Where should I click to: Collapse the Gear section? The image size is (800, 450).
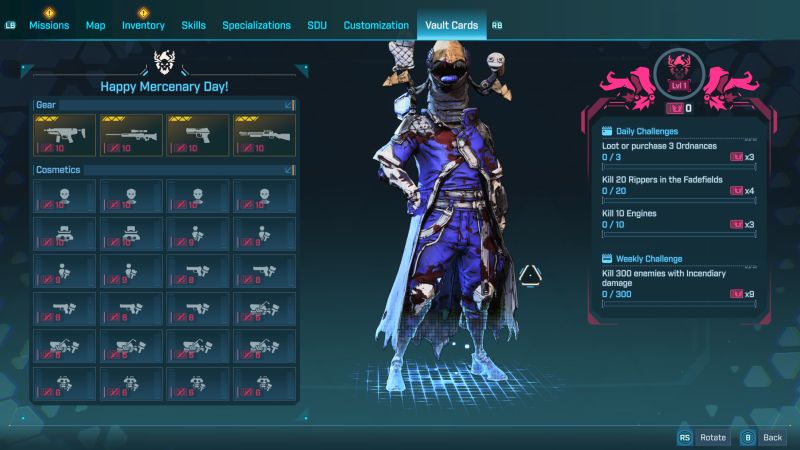click(x=289, y=104)
